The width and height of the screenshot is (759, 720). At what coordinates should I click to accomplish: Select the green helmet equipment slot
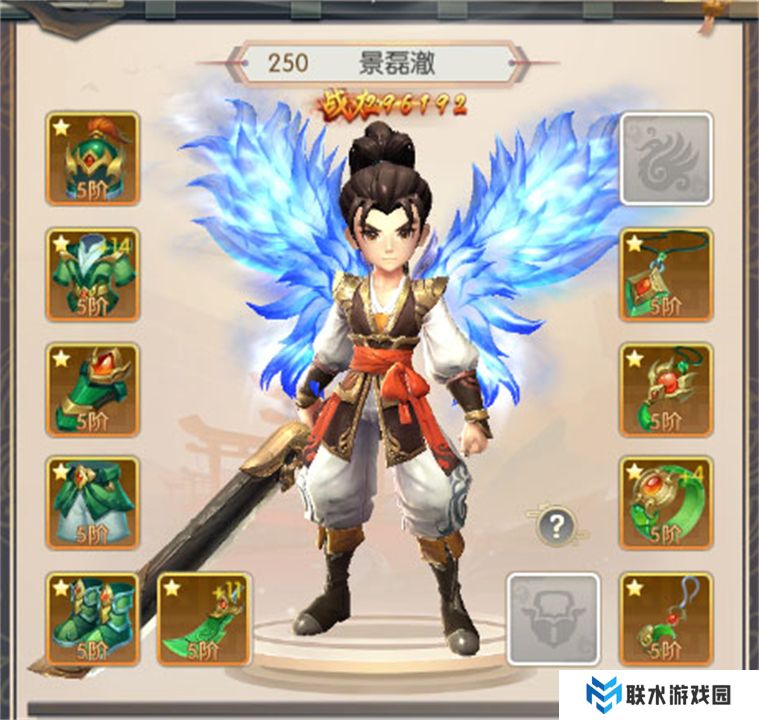[x=92, y=158]
